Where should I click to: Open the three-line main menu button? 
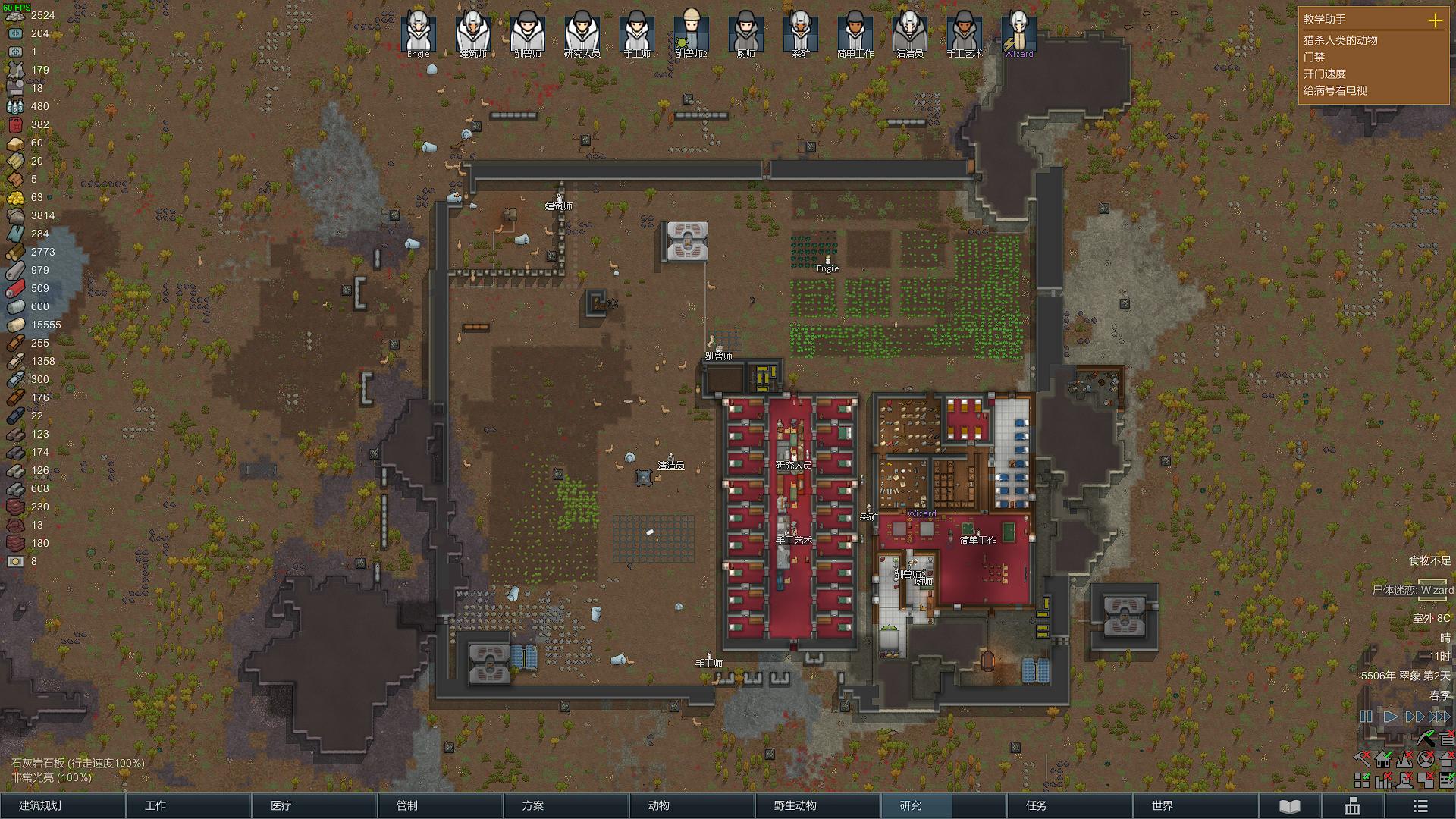coord(1420,806)
